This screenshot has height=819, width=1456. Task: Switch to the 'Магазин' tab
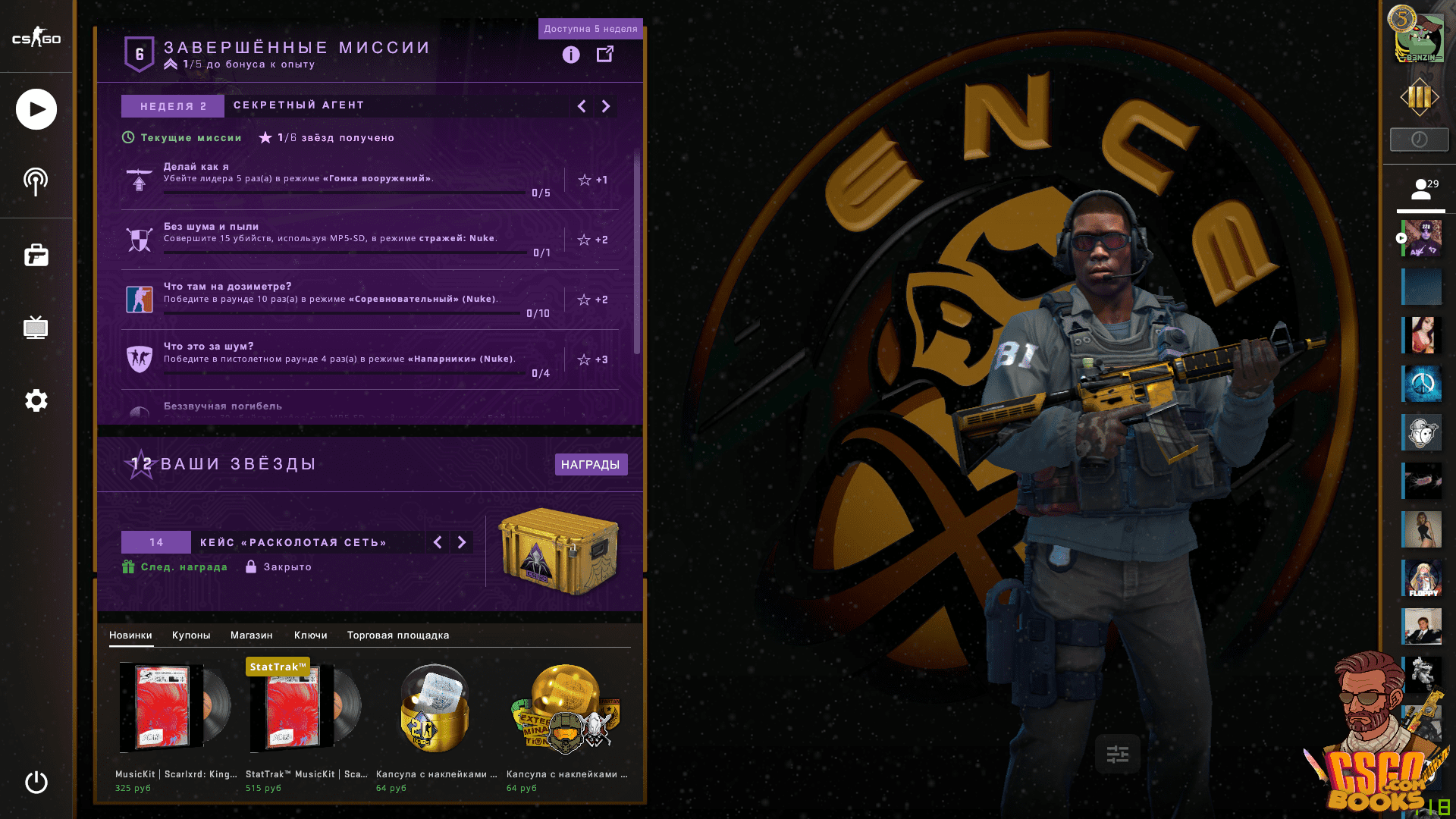pyautogui.click(x=253, y=635)
